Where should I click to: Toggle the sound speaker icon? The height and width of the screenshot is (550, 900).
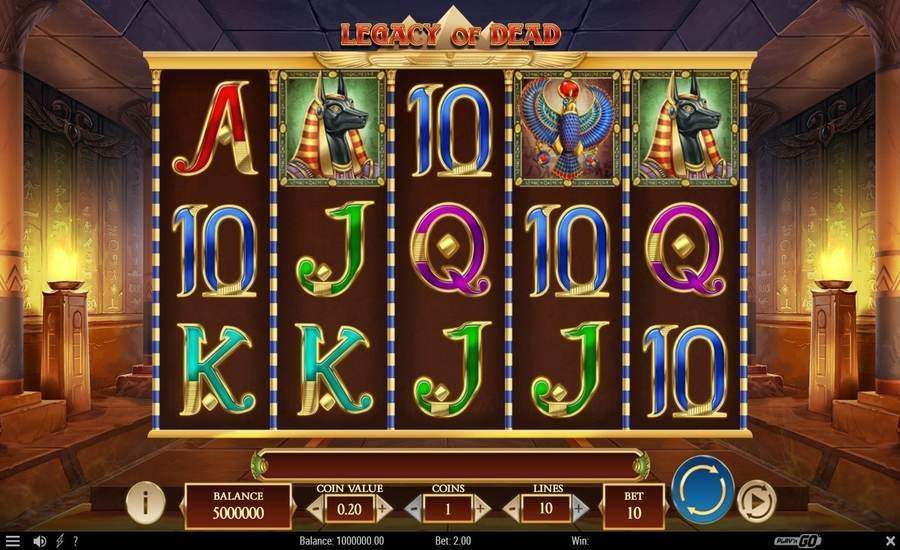click(40, 541)
